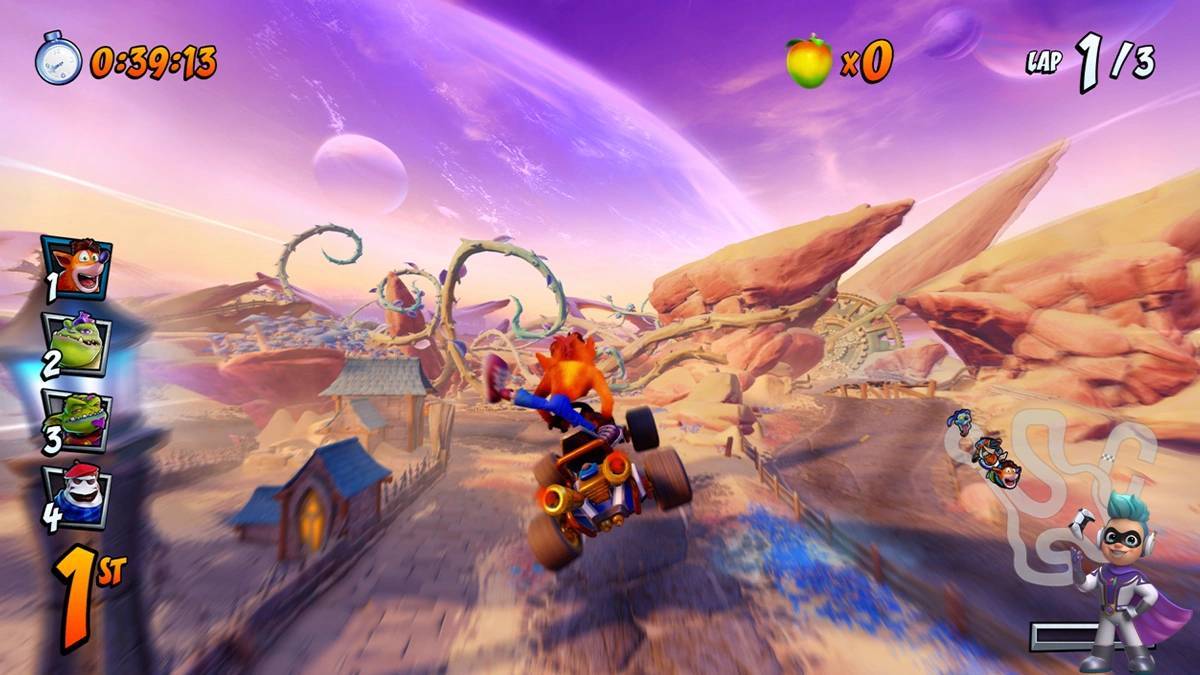
Task: Click the checkered finish line marker on minimap
Action: pos(1107,458)
